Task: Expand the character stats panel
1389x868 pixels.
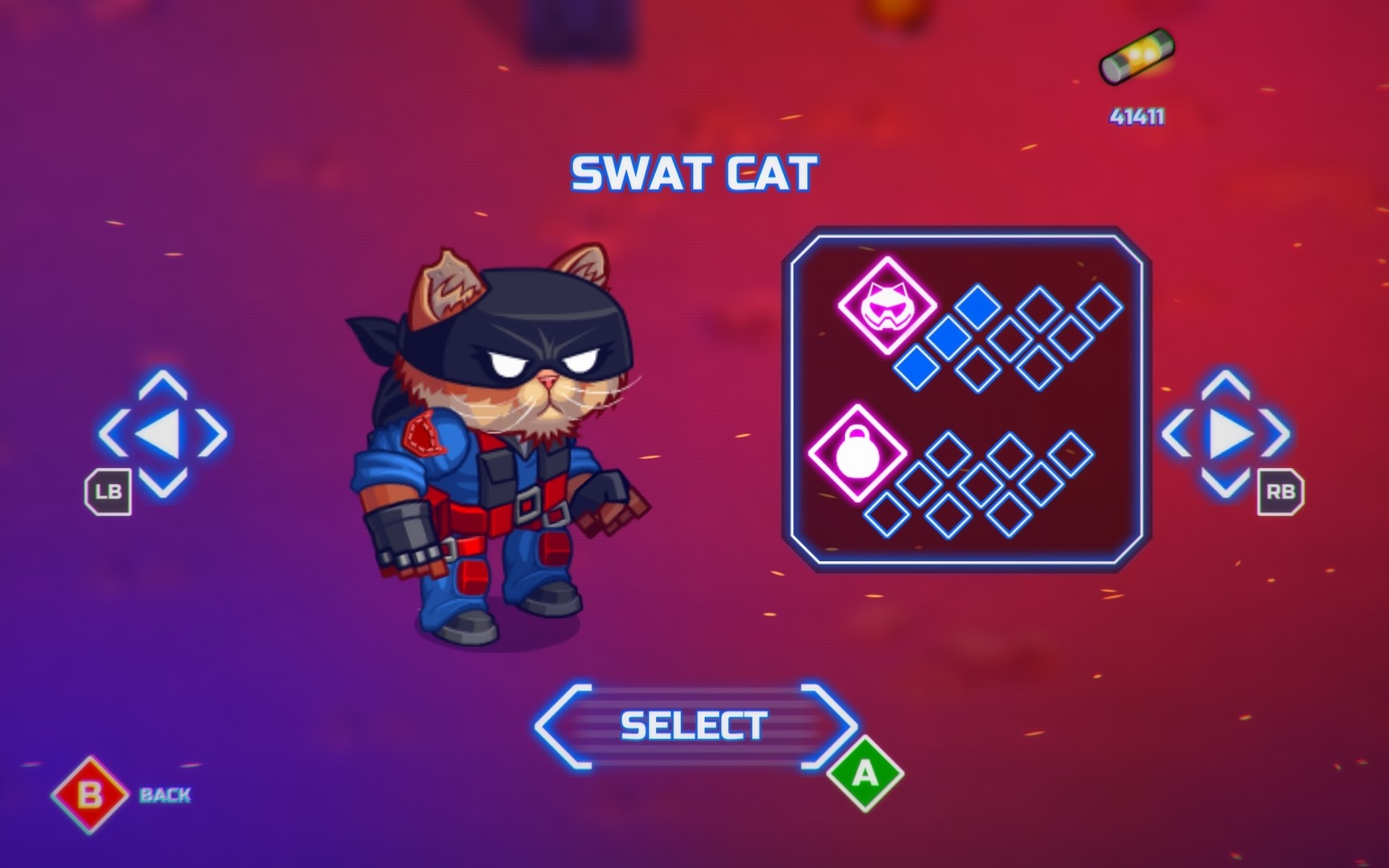Action: click(965, 402)
